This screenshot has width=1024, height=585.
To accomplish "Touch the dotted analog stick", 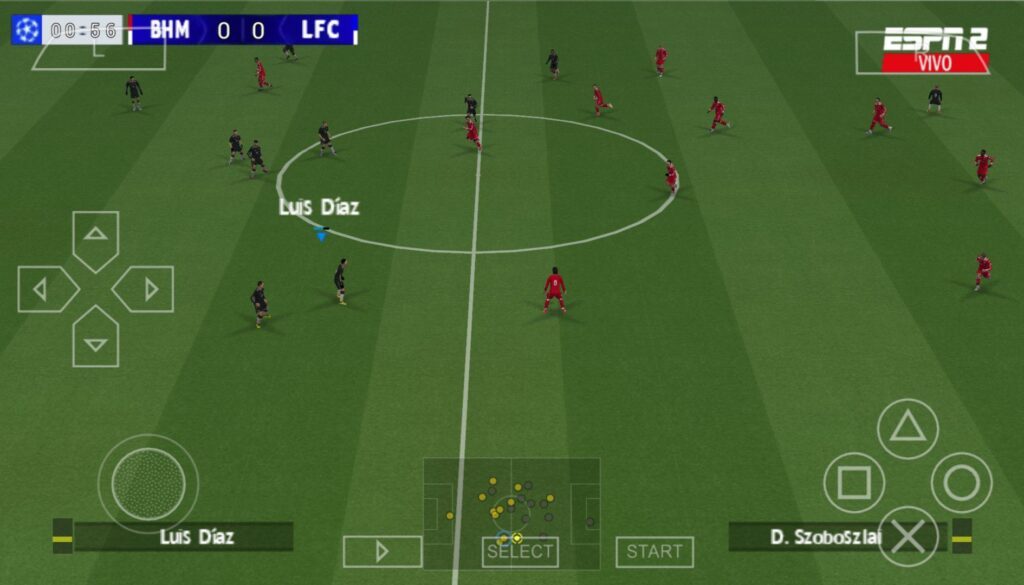I will [148, 484].
